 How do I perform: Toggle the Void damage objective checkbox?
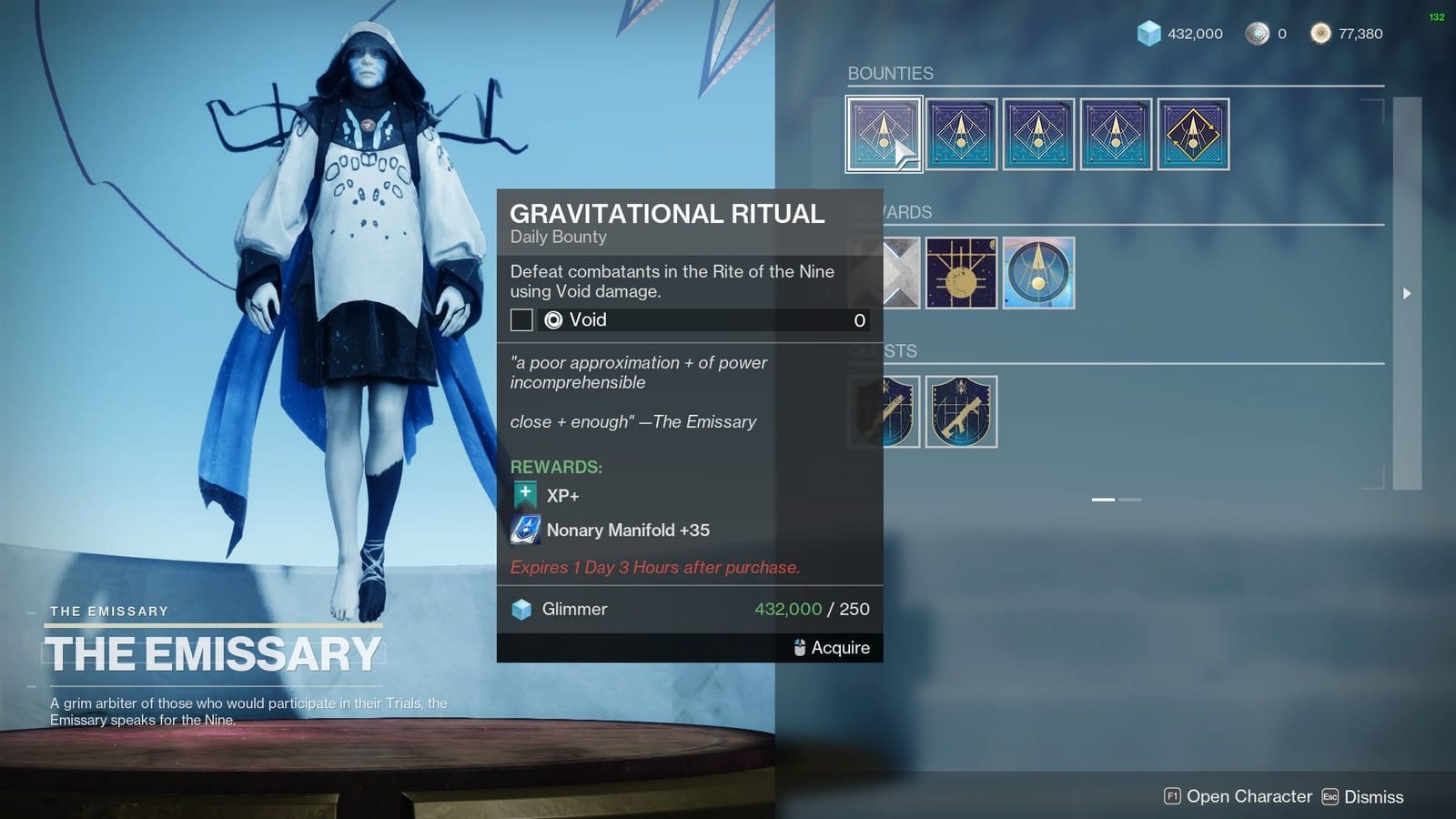(521, 320)
